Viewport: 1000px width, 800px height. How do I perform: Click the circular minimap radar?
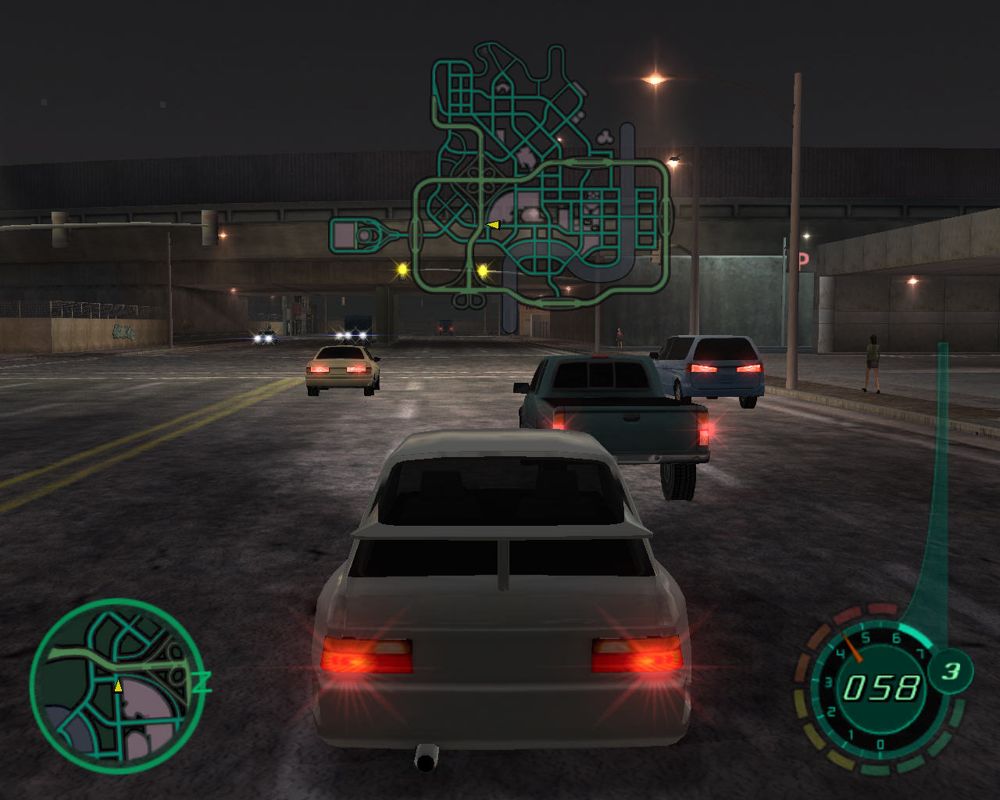pos(117,685)
